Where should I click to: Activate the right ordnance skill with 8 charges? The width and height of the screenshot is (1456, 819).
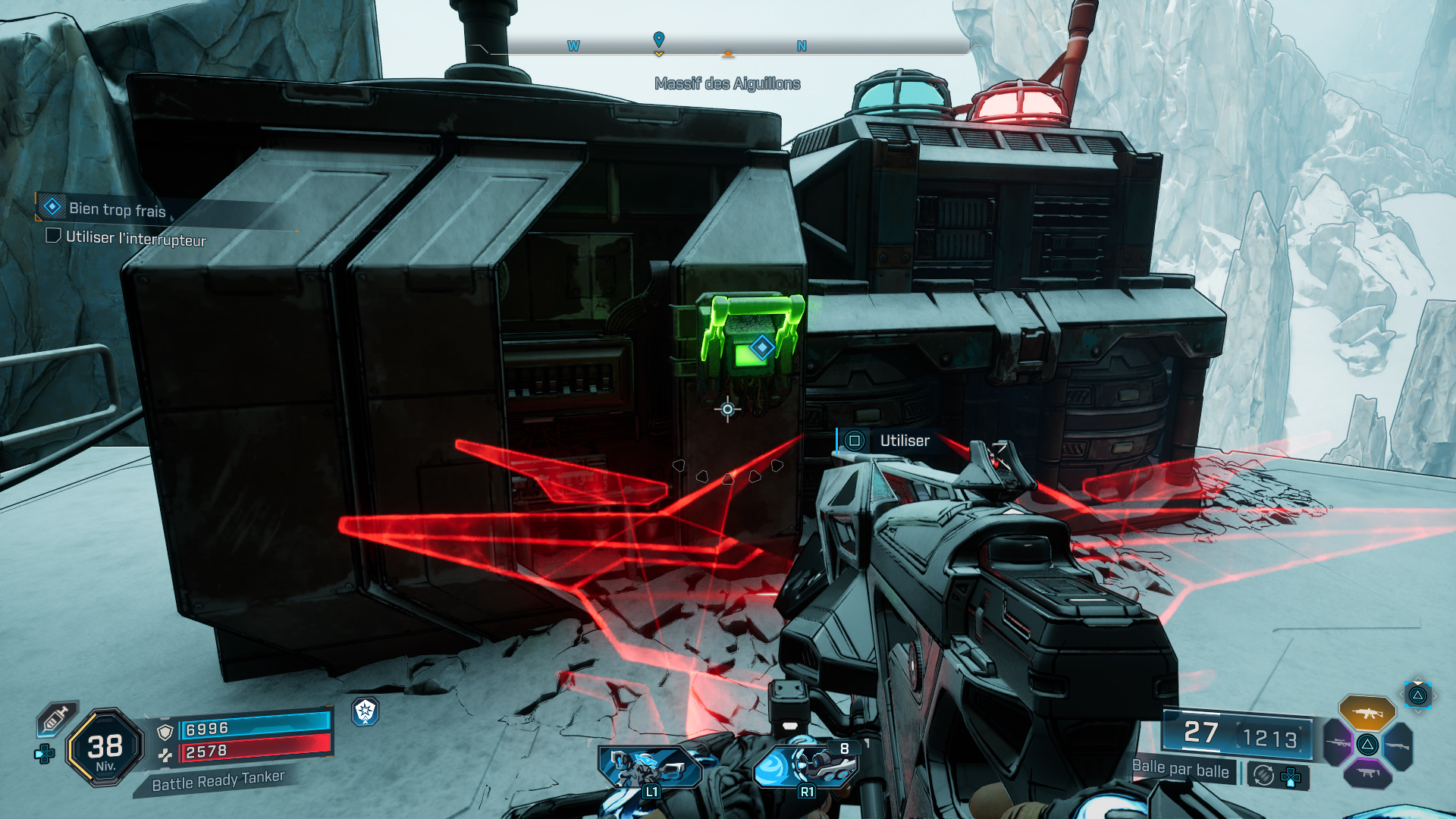point(806,766)
